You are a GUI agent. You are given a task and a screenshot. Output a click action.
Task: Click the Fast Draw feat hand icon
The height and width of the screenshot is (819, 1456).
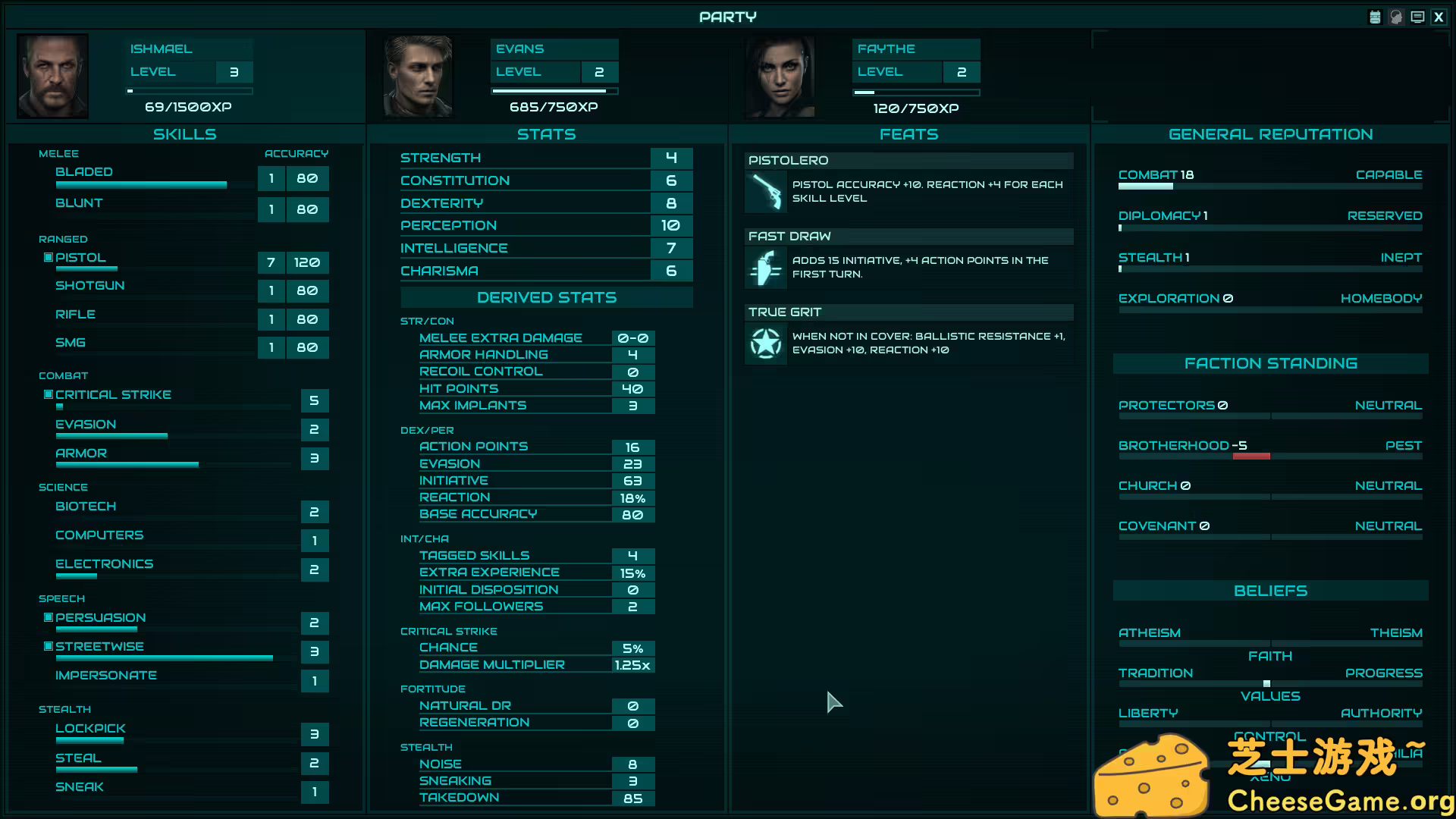(x=765, y=268)
